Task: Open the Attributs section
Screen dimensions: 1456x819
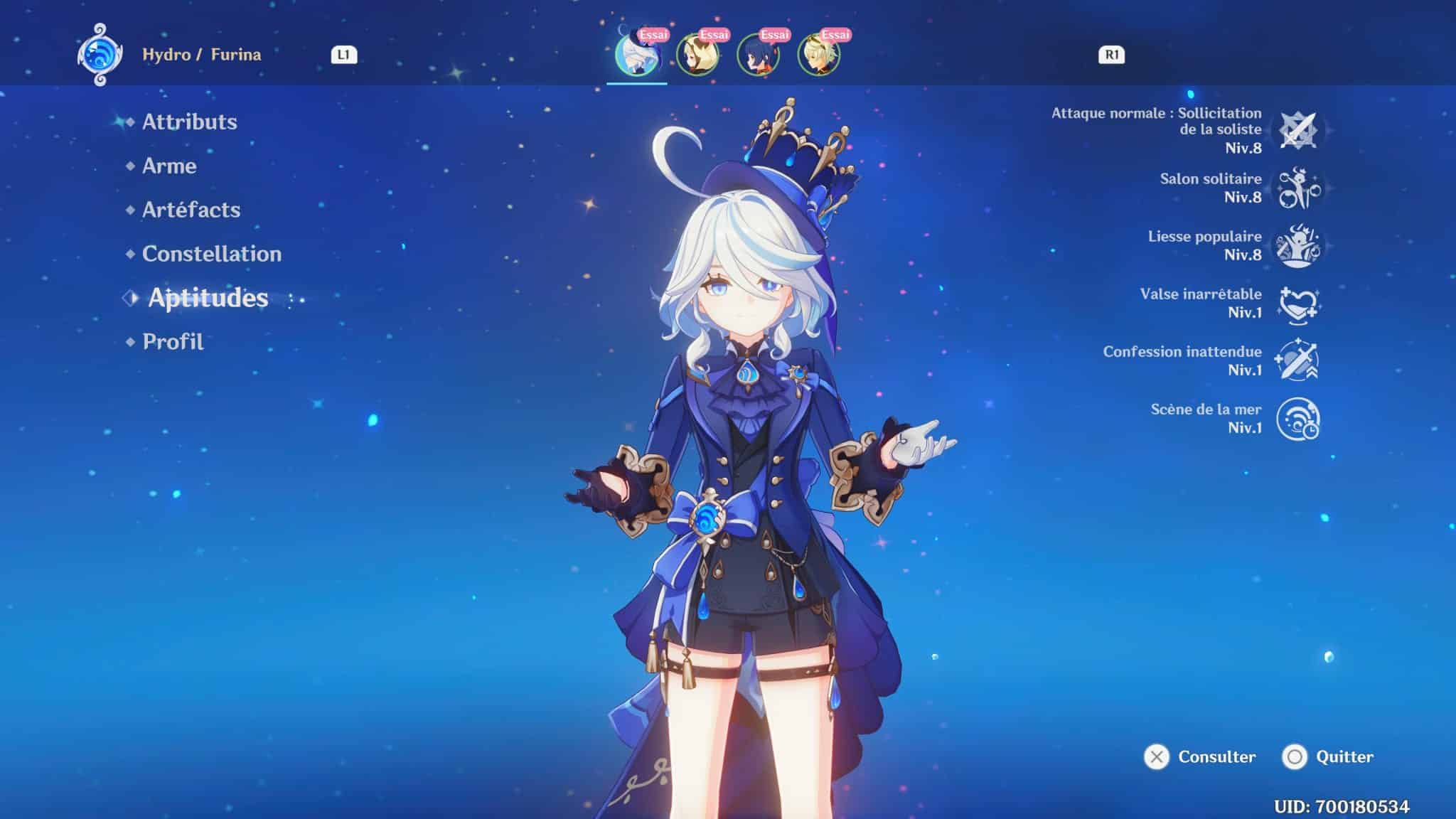Action: point(189,122)
